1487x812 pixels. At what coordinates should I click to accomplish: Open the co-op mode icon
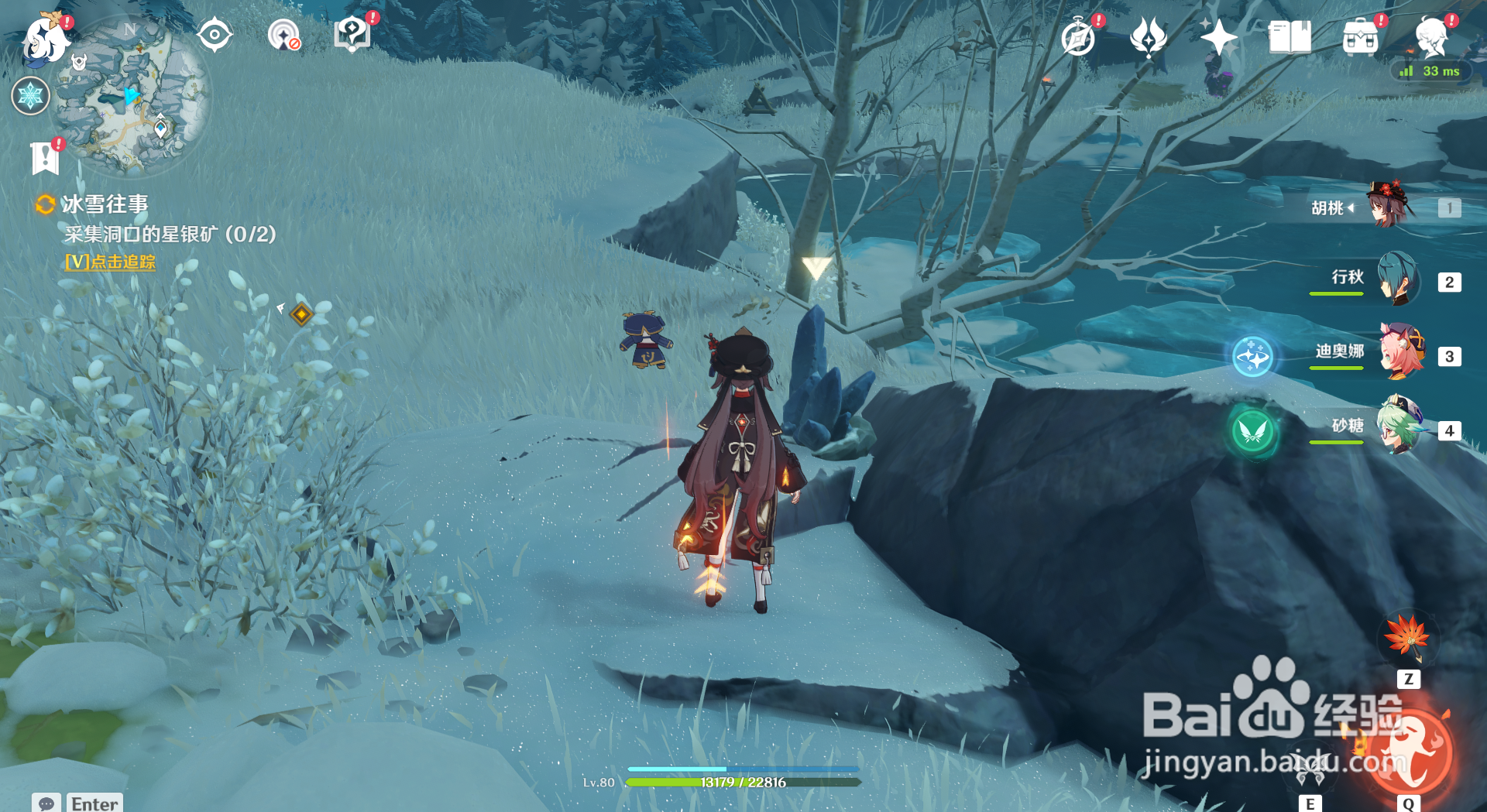(283, 36)
